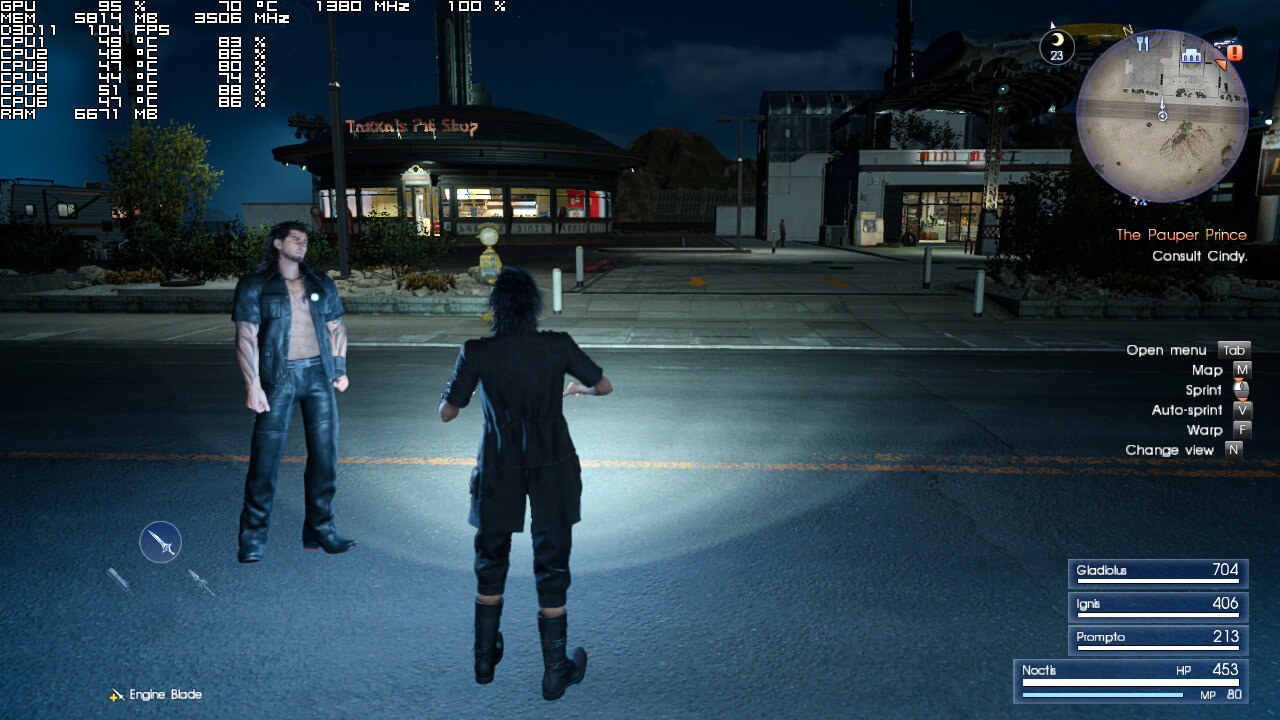Select Prompto in the party list
The width and height of the screenshot is (1280, 720).
tap(1157, 638)
